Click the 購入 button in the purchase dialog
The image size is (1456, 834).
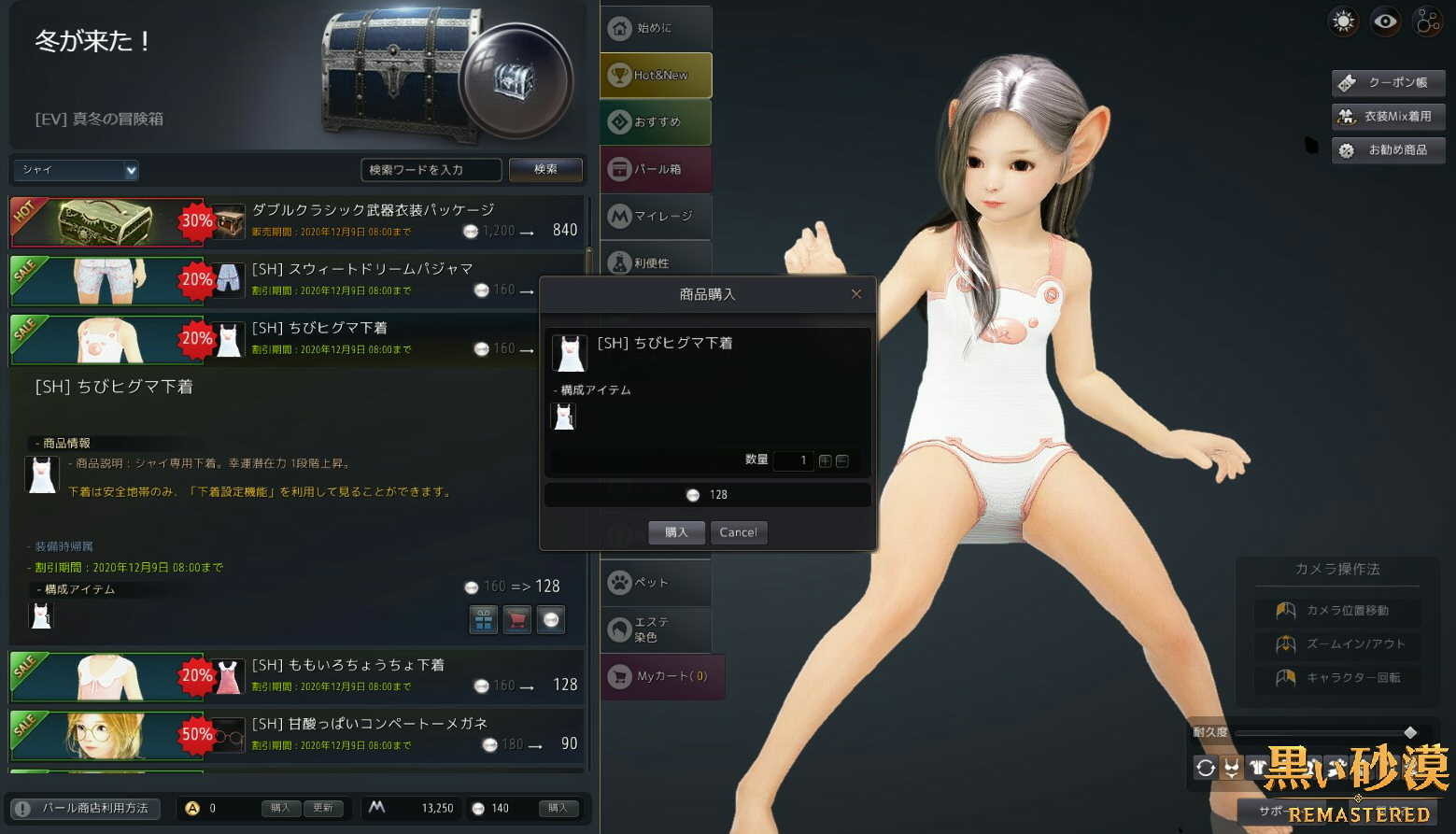pos(675,532)
